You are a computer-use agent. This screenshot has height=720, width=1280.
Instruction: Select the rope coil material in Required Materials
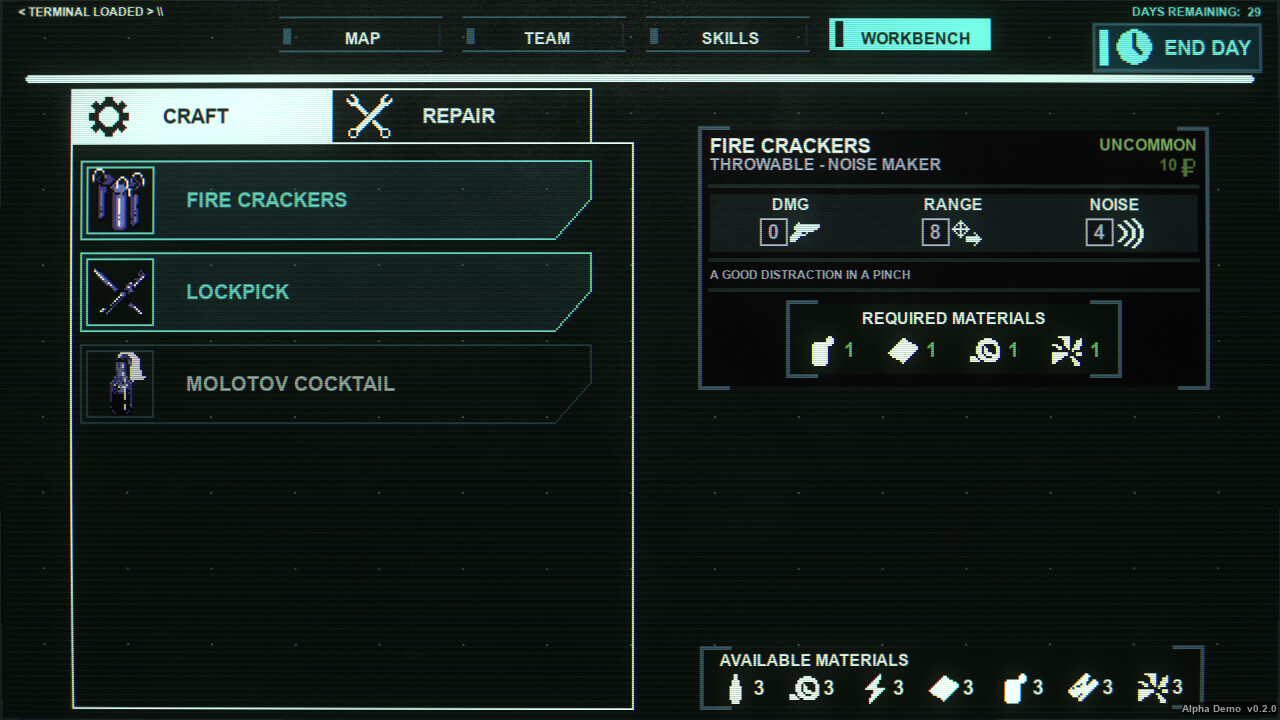tap(985, 352)
